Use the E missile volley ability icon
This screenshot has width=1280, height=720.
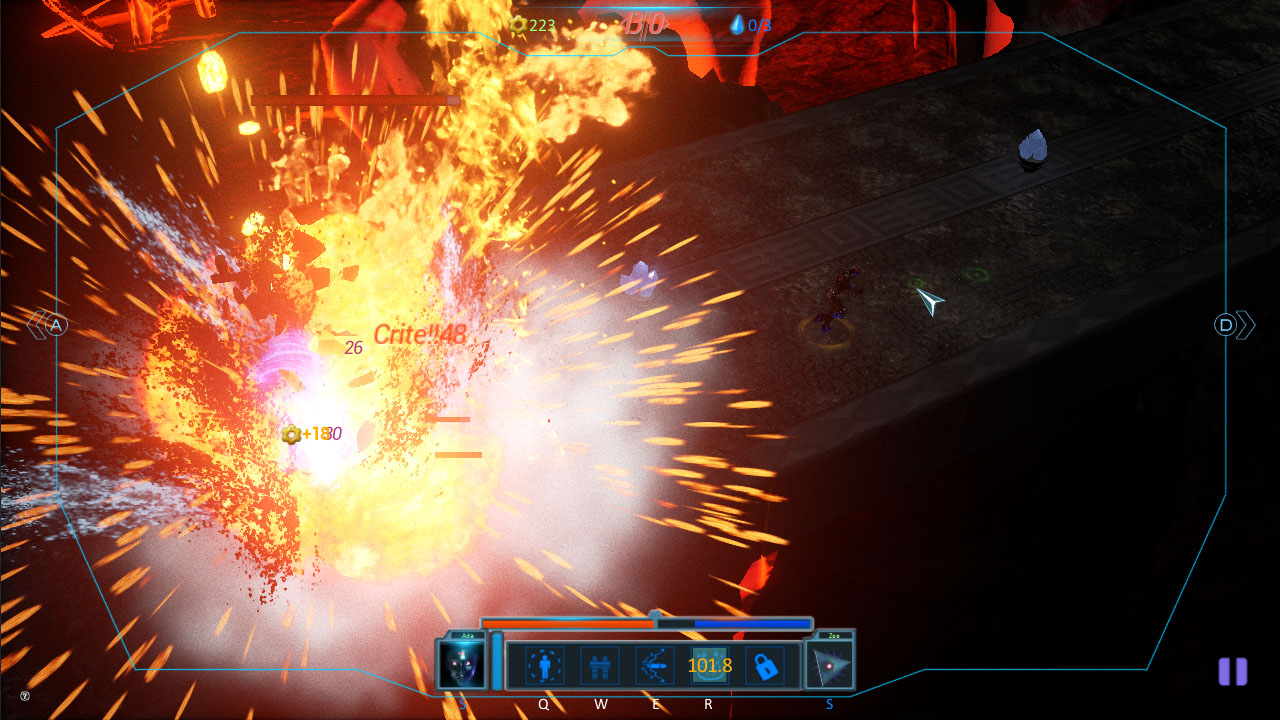pyautogui.click(x=655, y=666)
